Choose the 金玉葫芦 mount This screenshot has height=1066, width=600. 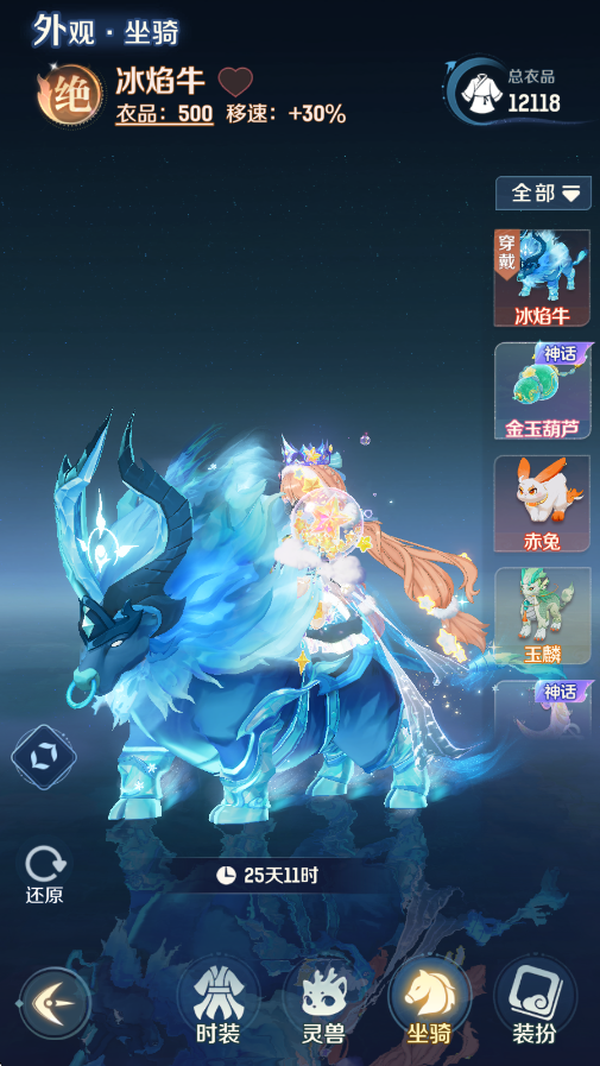click(x=542, y=391)
